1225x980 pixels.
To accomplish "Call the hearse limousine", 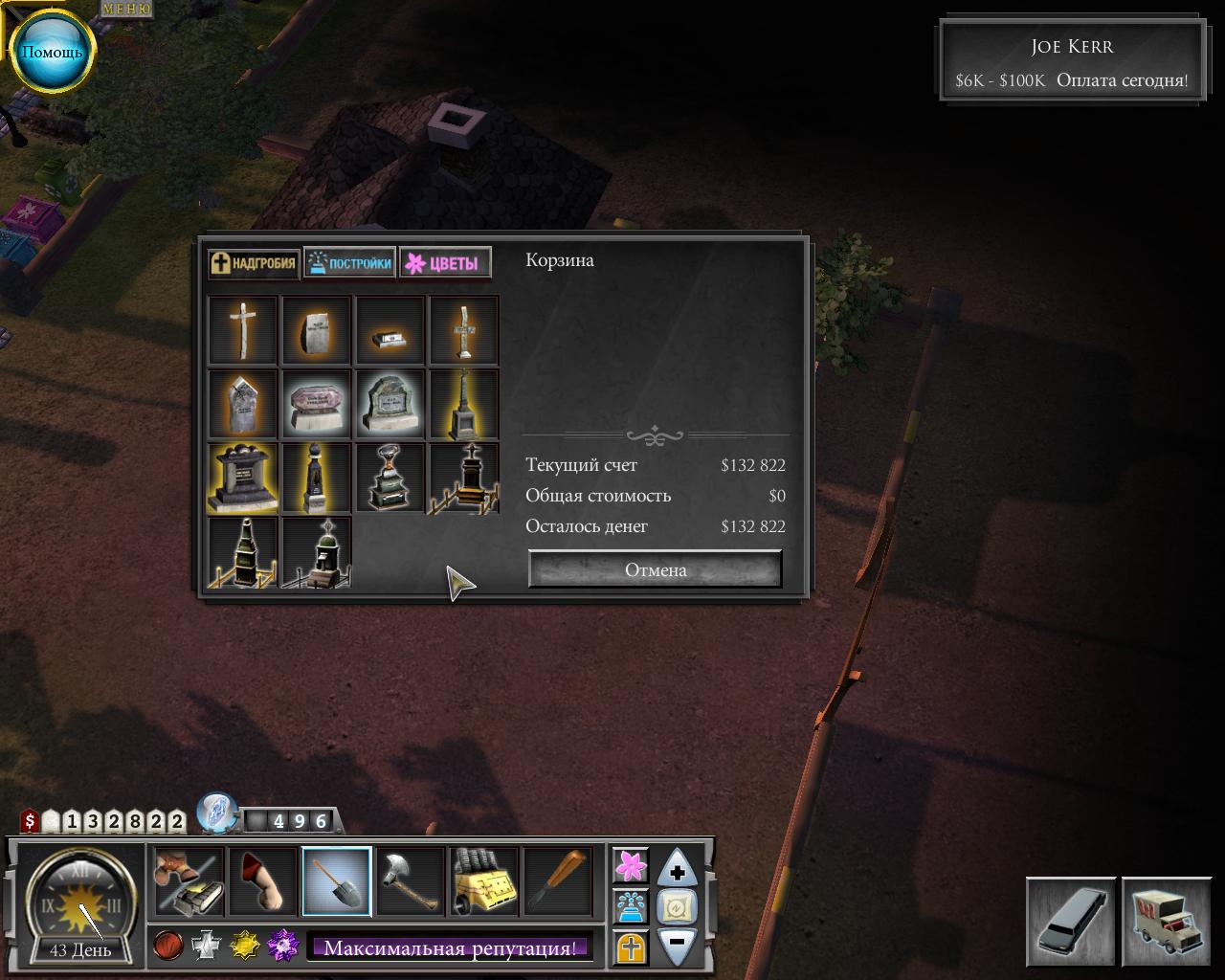I will click(x=1071, y=922).
